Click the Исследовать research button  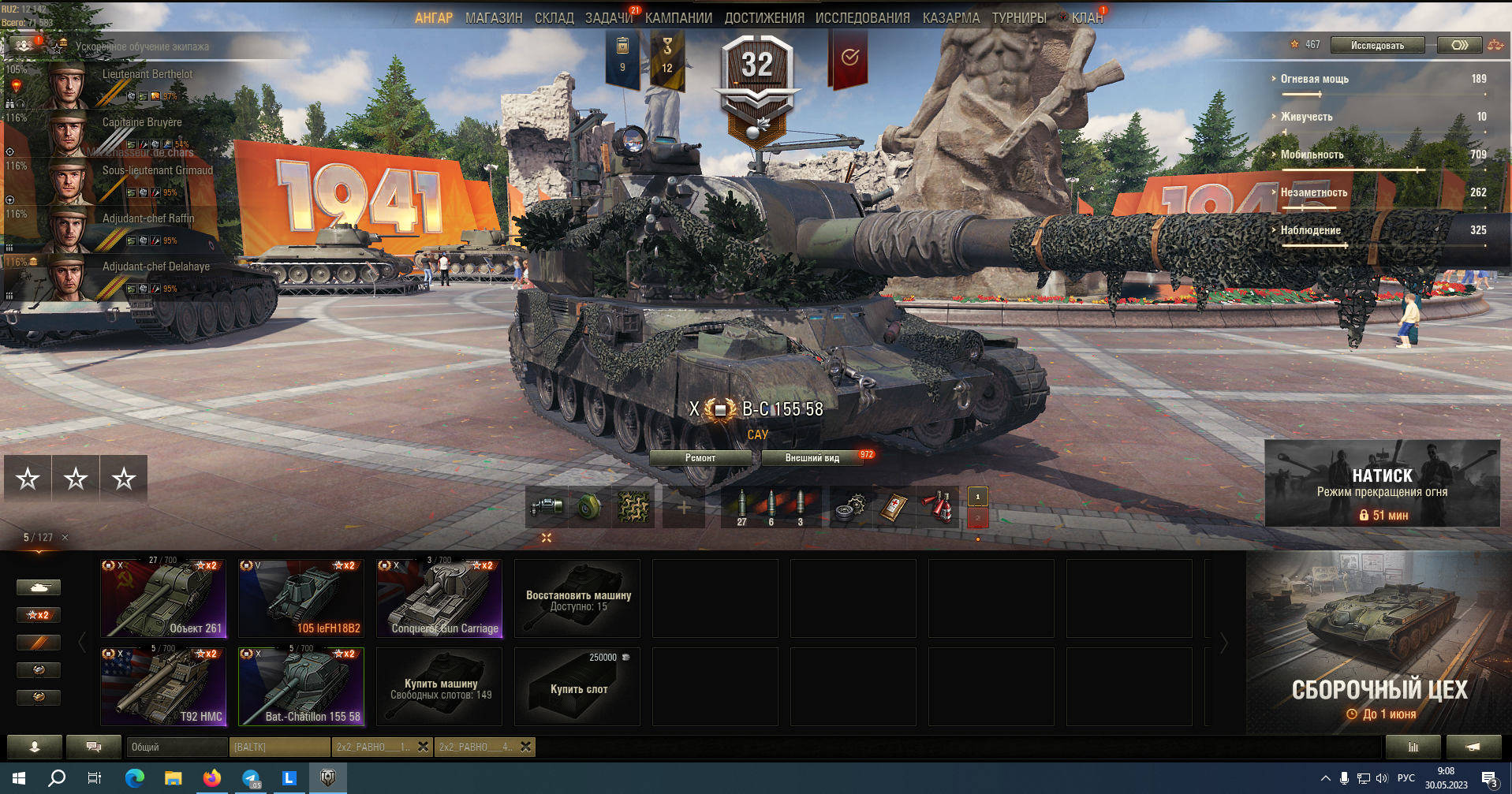(1377, 46)
